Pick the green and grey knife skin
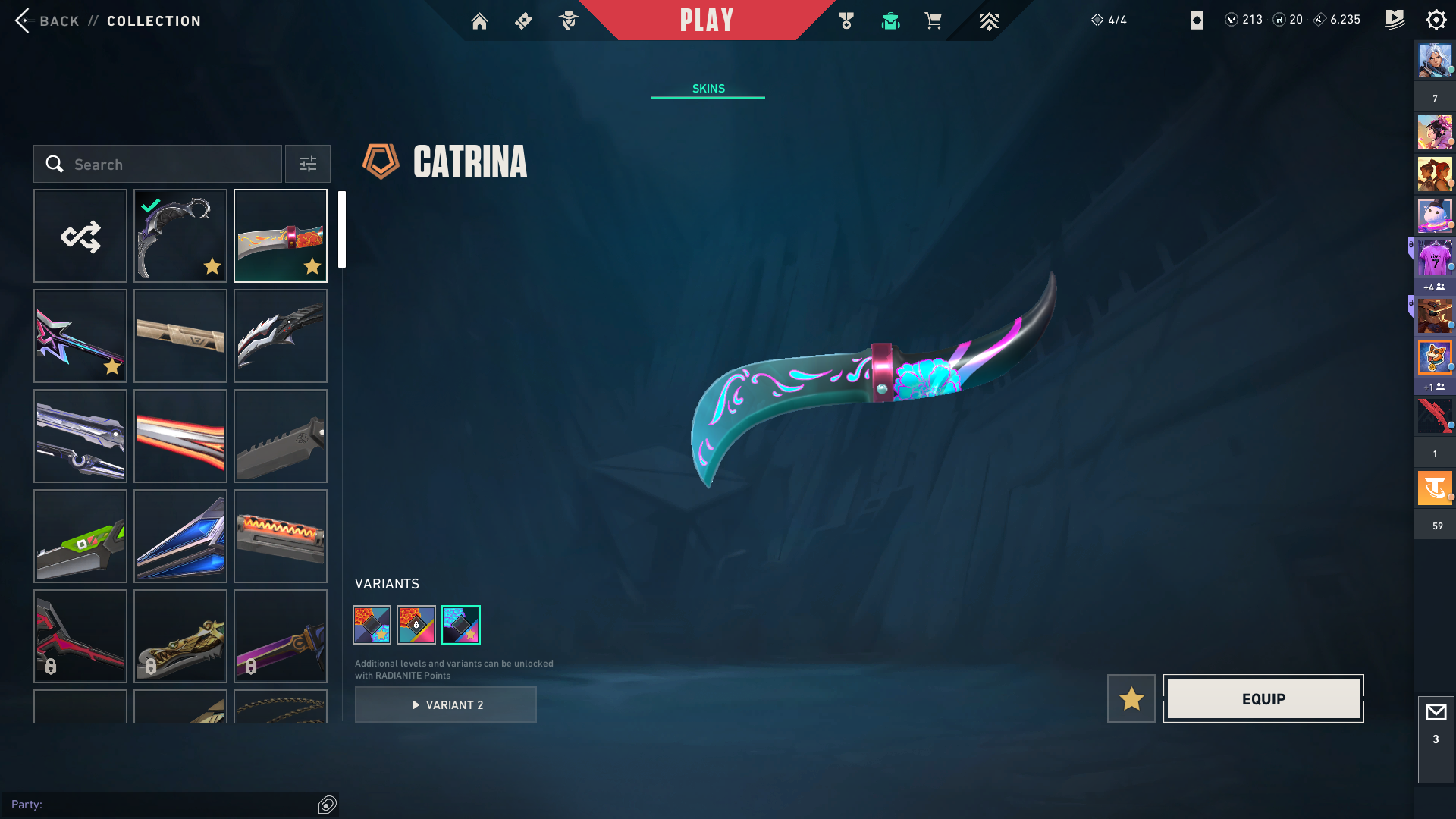 click(80, 537)
